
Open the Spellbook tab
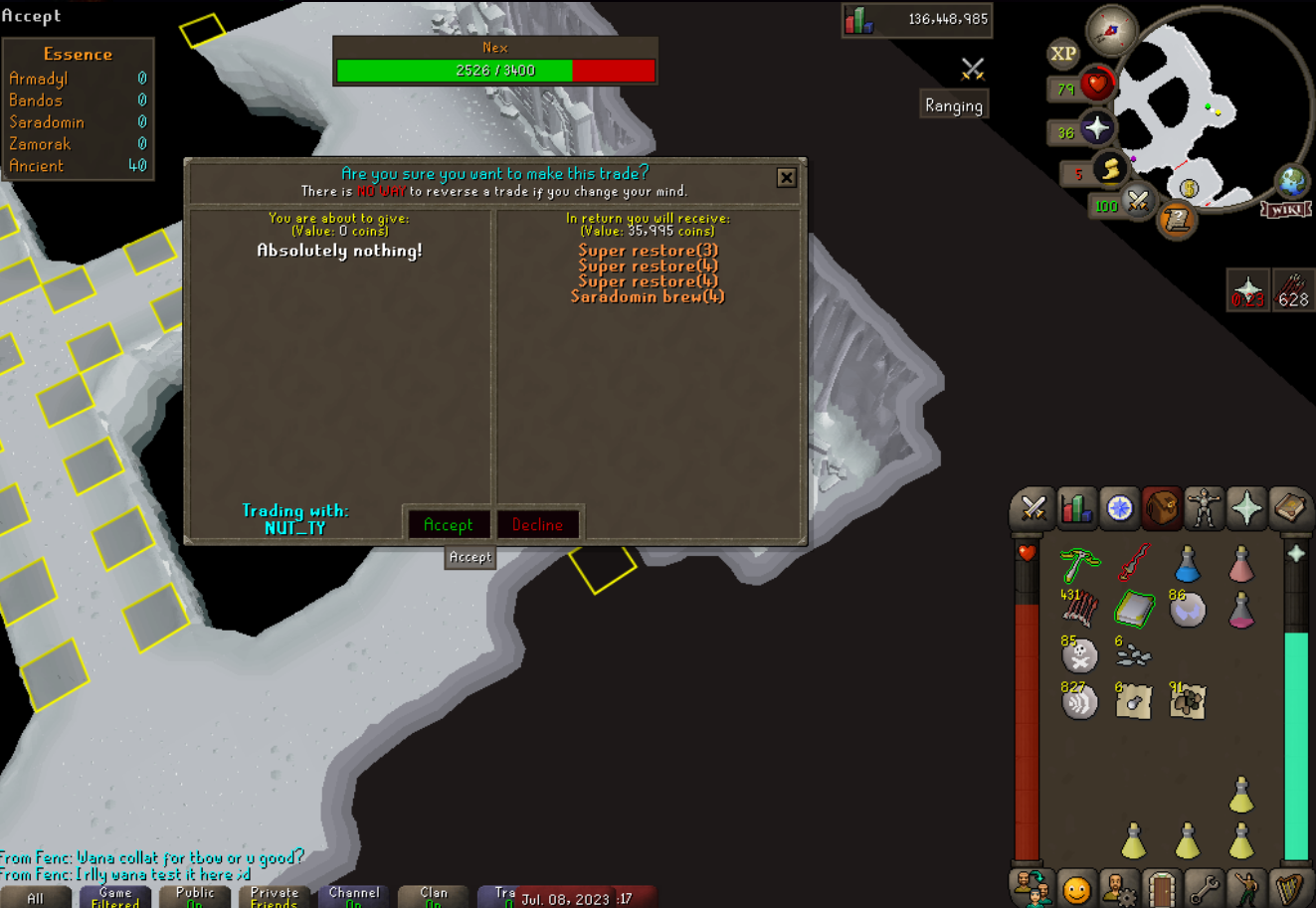pyautogui.click(x=1289, y=508)
